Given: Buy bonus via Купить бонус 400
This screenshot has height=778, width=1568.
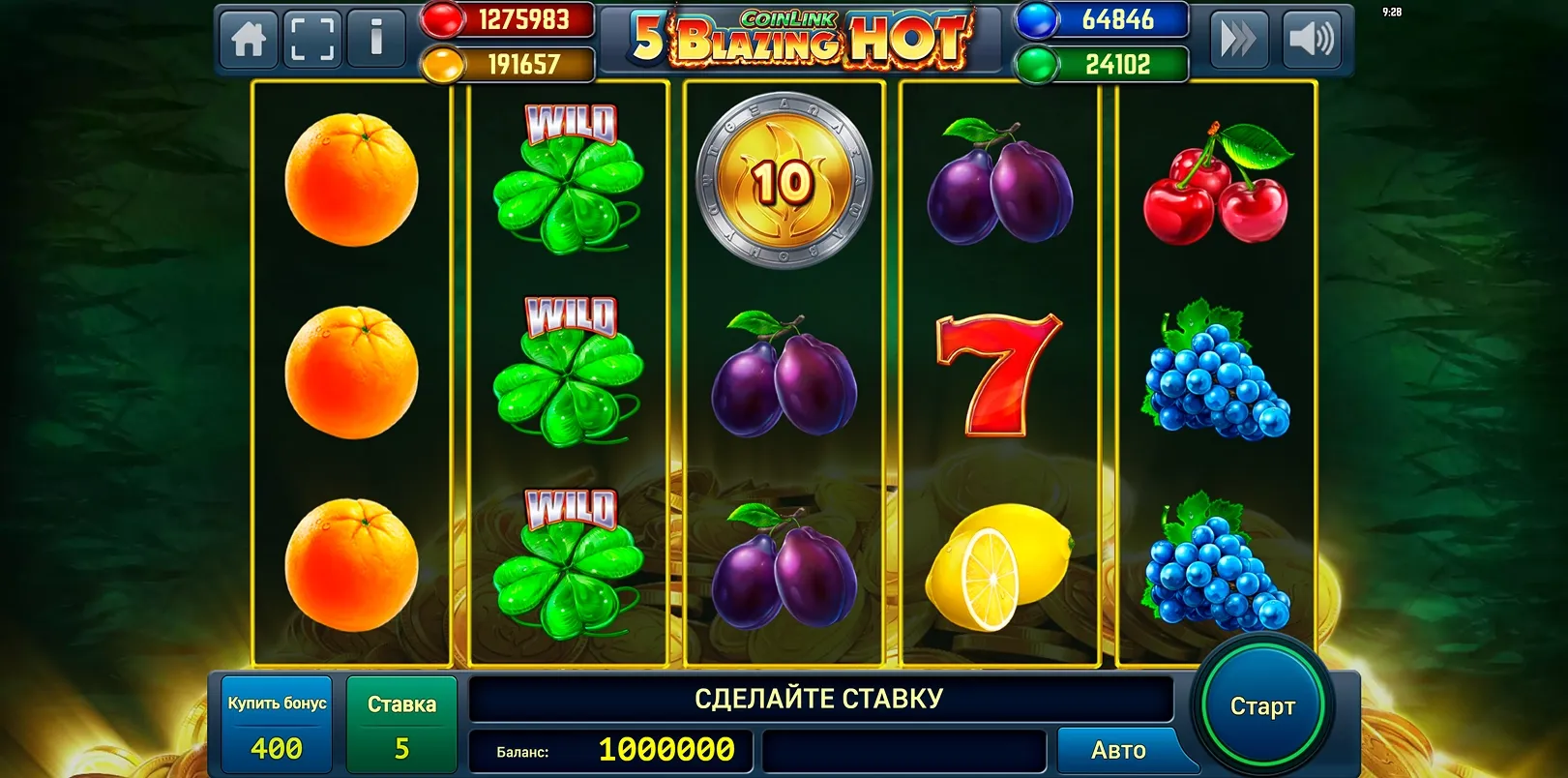Looking at the screenshot, I should click(x=276, y=723).
